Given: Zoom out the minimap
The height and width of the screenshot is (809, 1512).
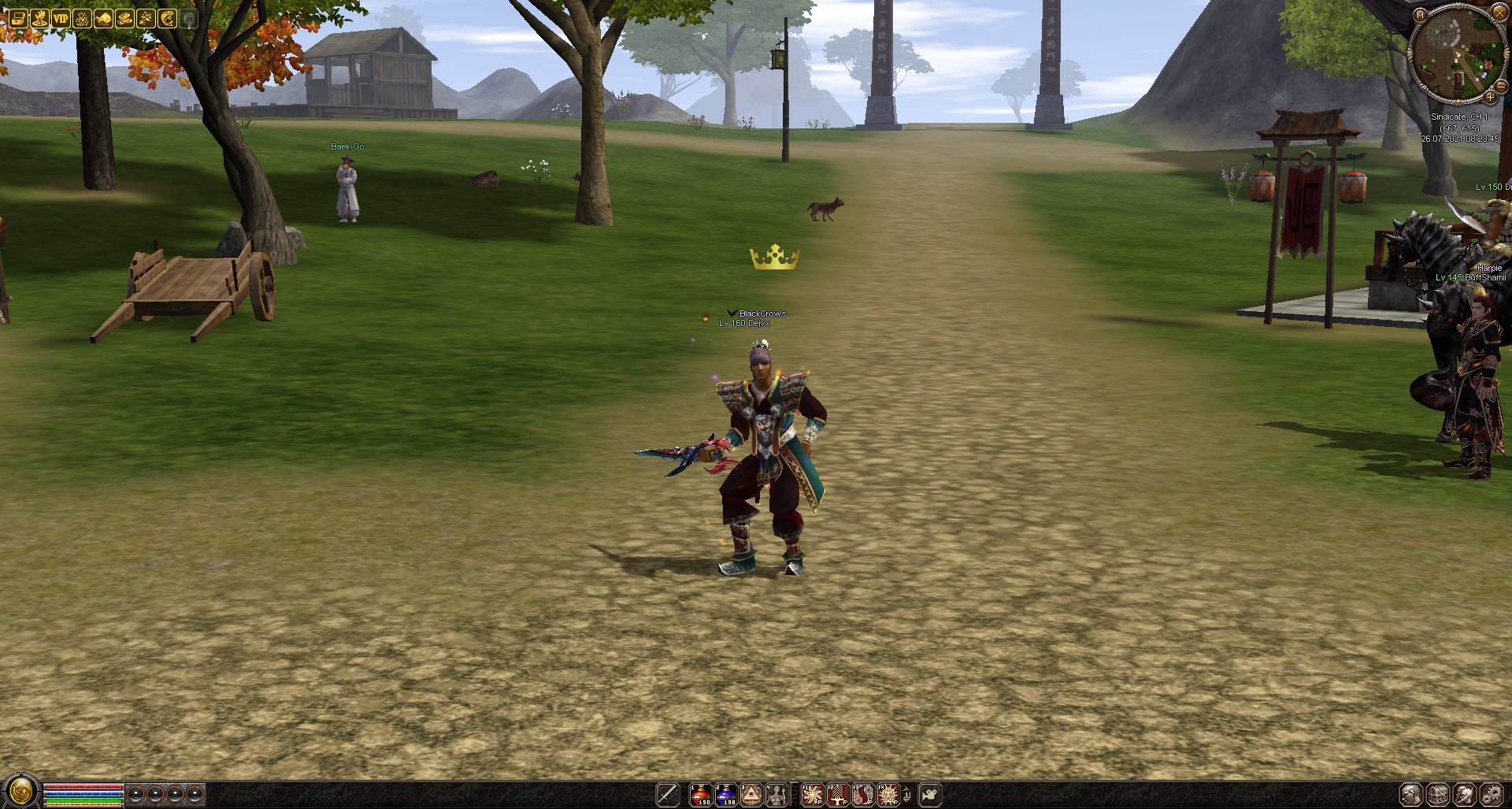Looking at the screenshot, I should (x=1501, y=85).
